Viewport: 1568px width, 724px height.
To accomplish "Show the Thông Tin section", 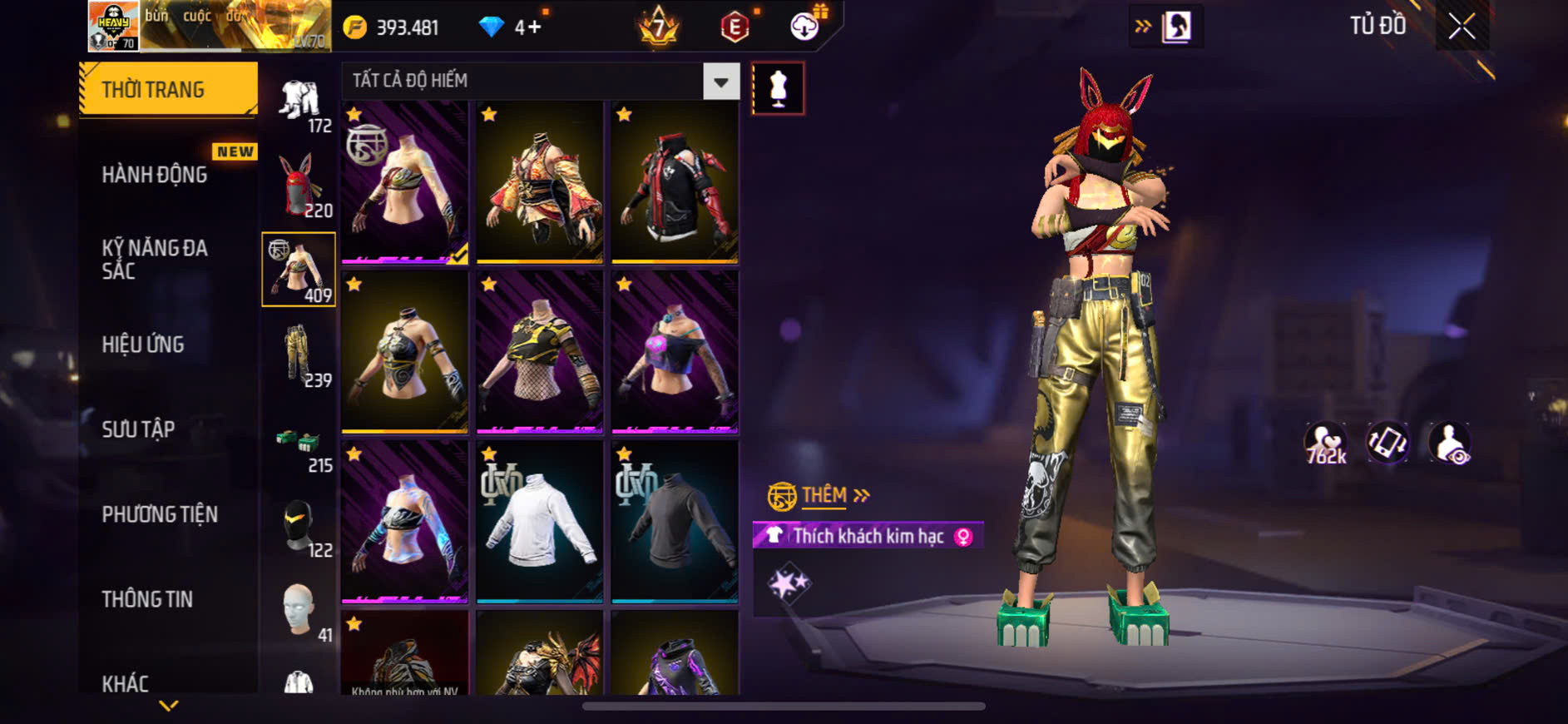I will pyautogui.click(x=147, y=599).
